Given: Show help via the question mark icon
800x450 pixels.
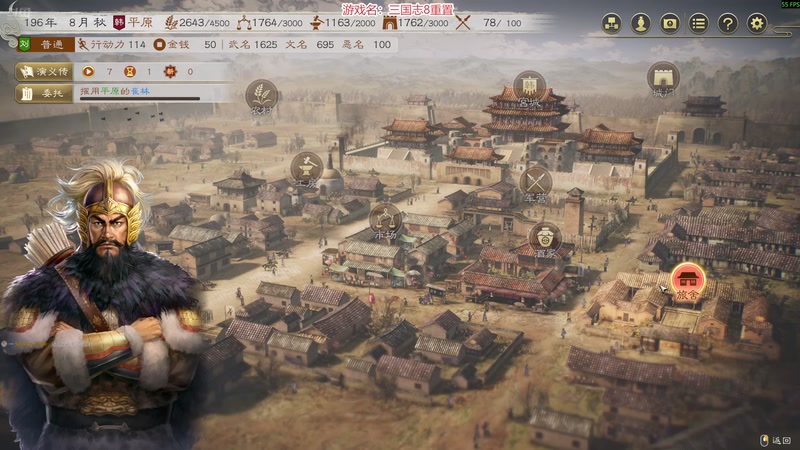Looking at the screenshot, I should pyautogui.click(x=728, y=23).
